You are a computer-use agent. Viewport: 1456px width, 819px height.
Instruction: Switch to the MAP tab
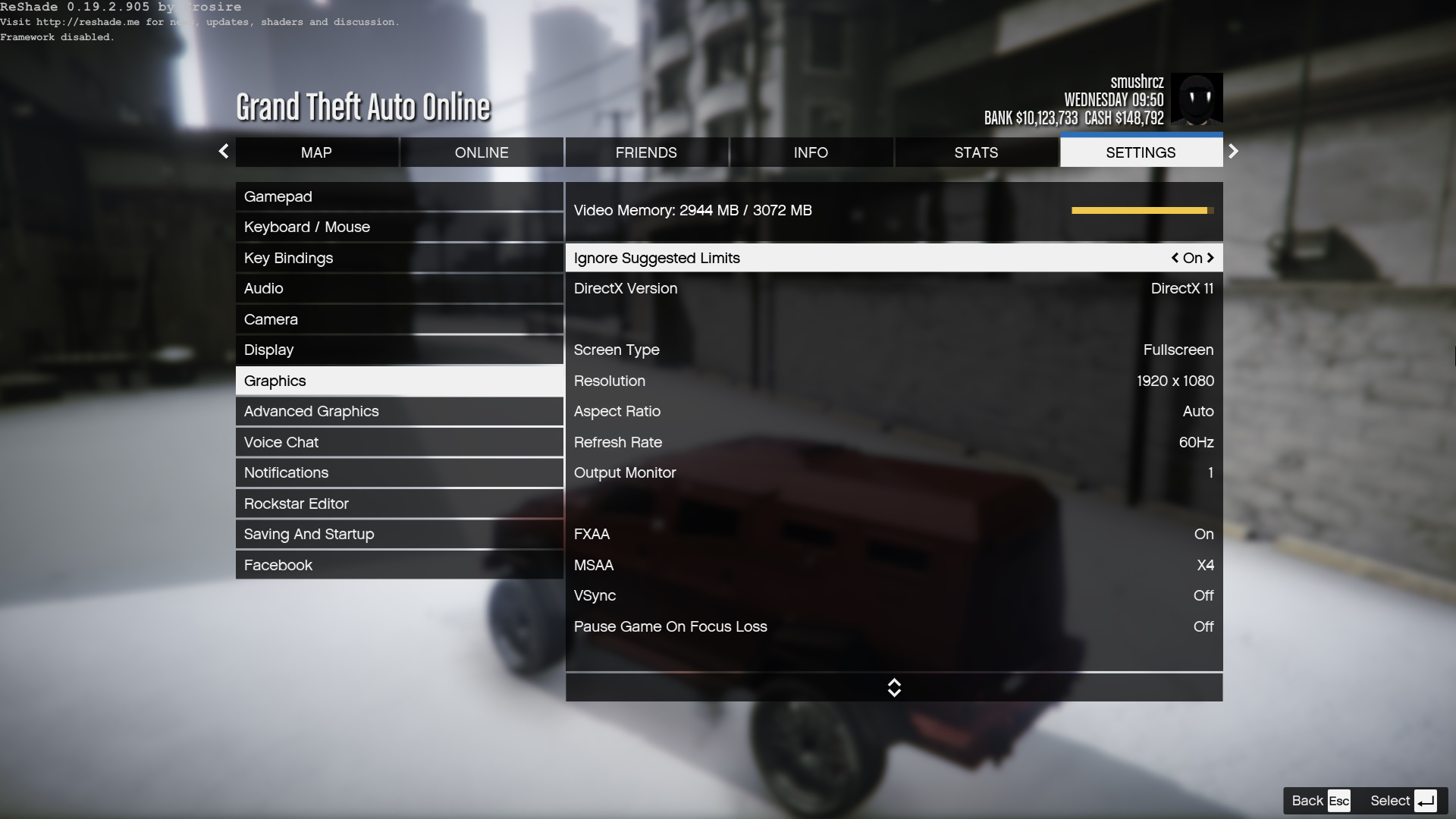[x=316, y=152]
